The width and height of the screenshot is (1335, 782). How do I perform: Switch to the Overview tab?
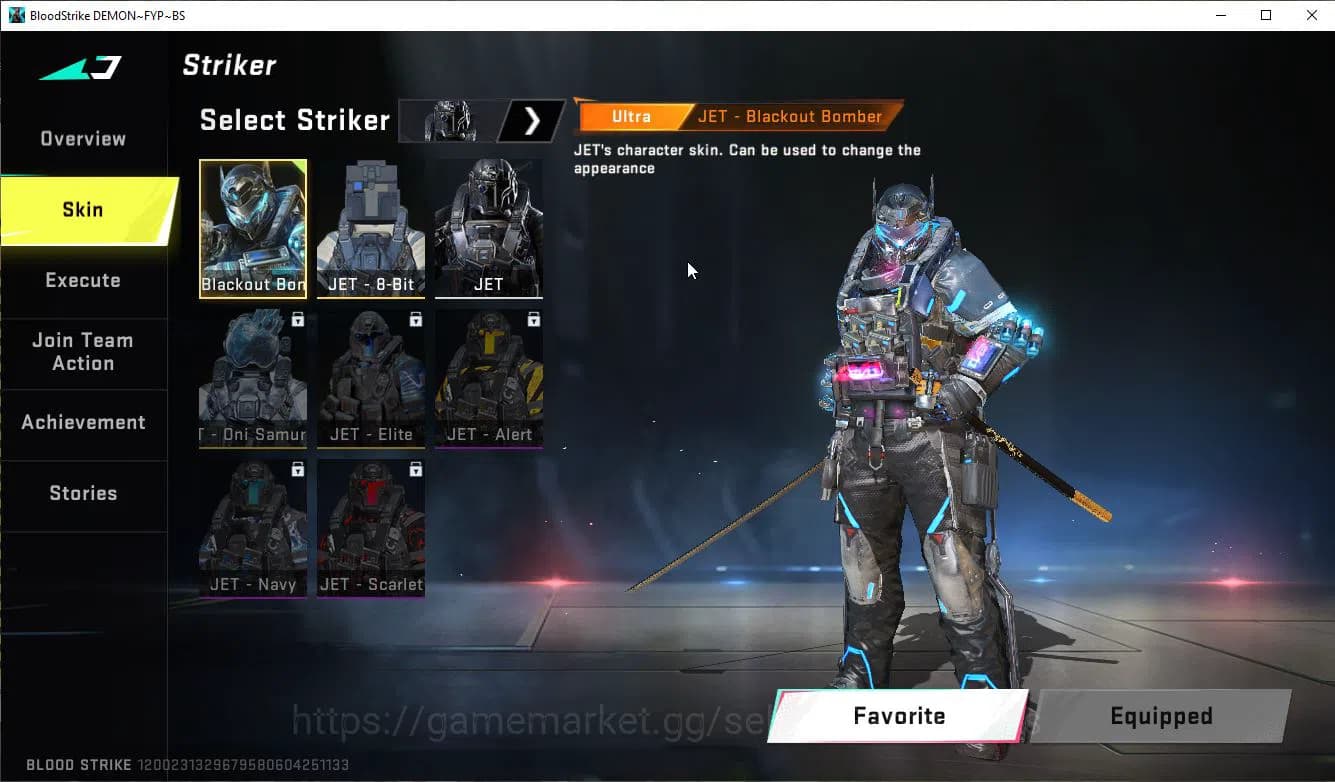(x=82, y=138)
